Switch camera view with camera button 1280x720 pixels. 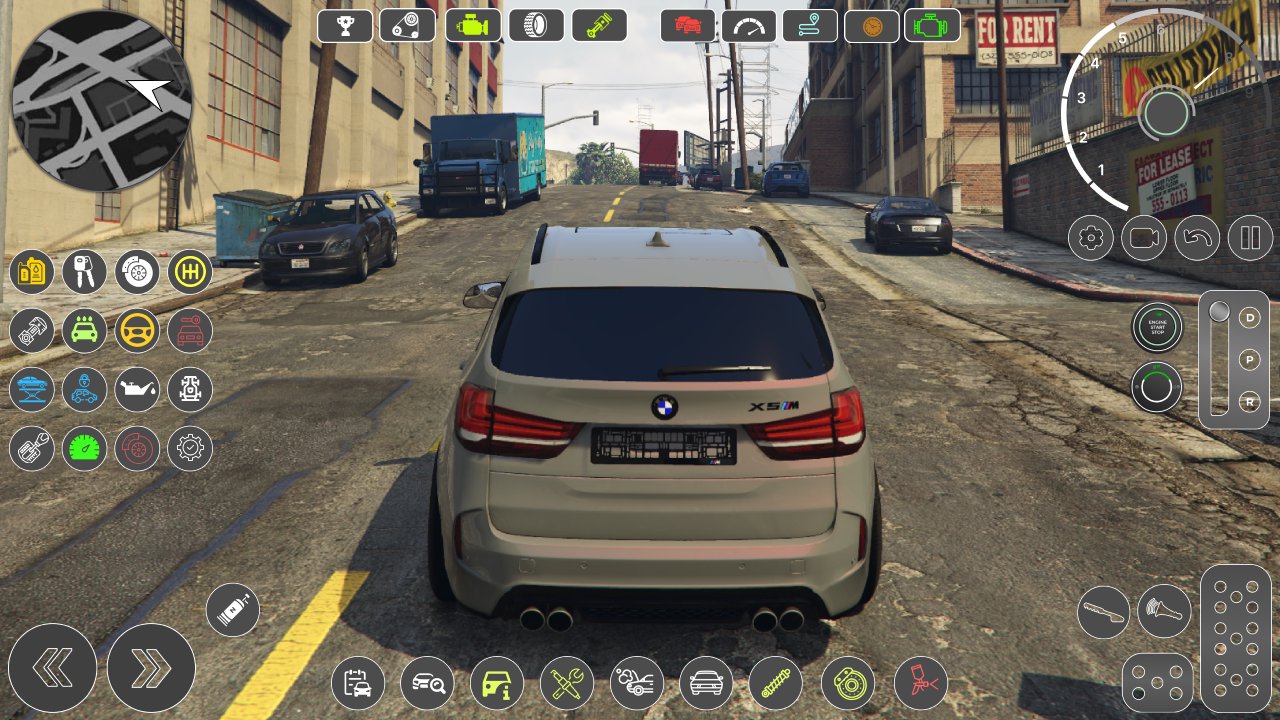1144,238
